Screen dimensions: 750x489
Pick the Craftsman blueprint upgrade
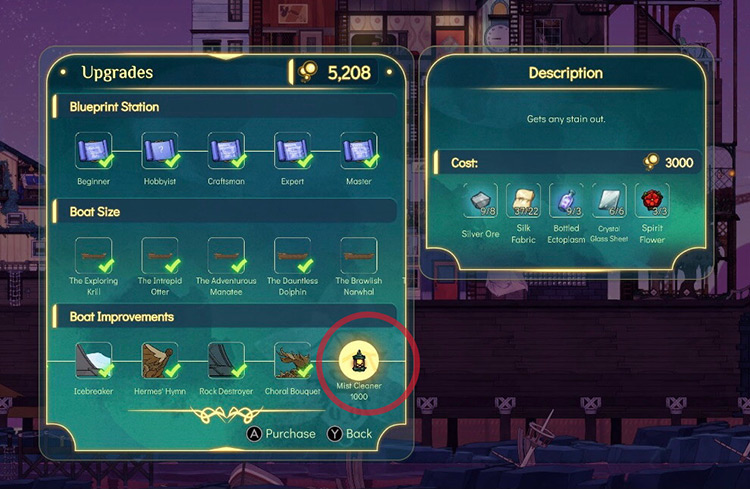tap(226, 152)
